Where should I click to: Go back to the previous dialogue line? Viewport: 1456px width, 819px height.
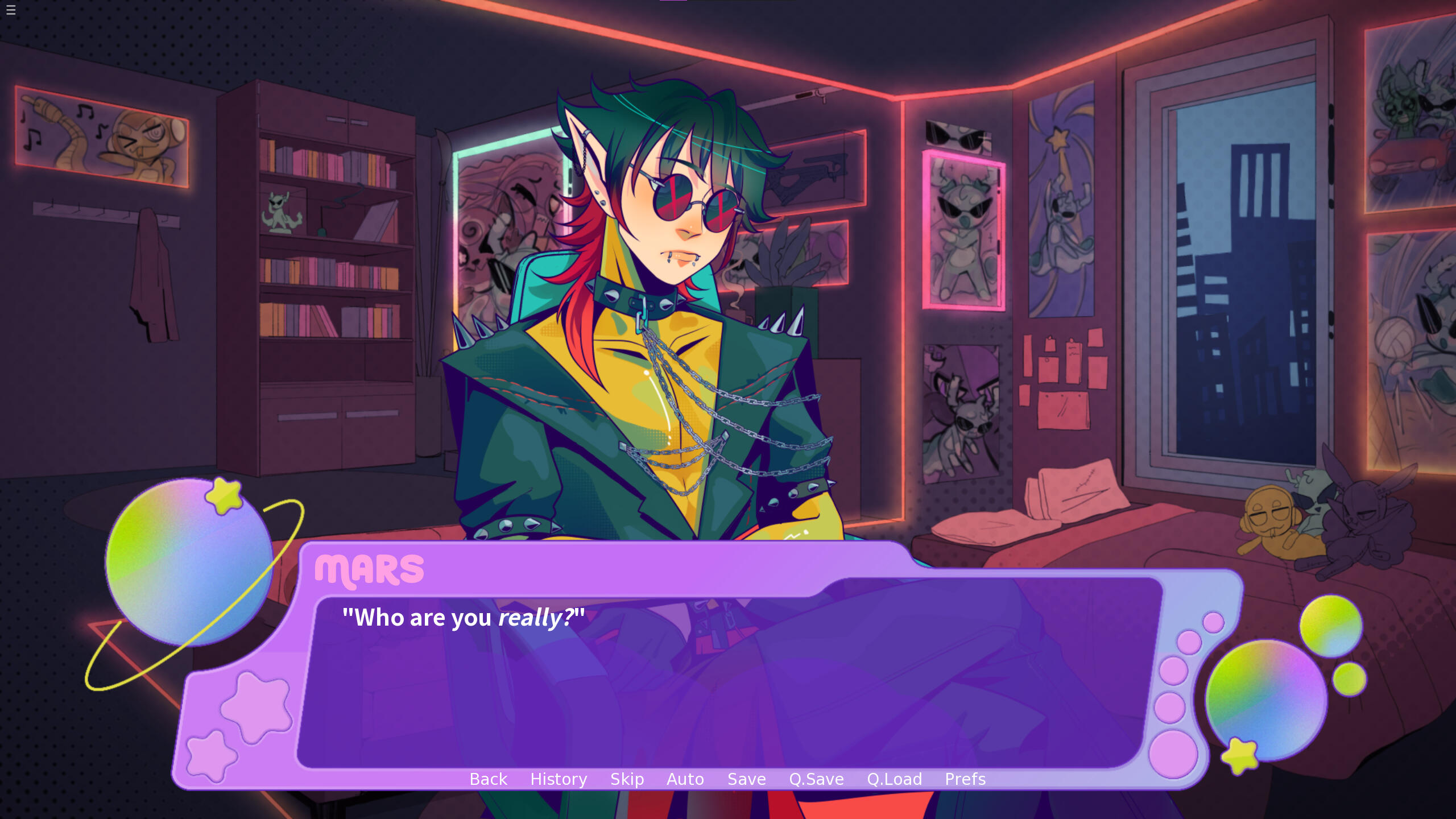[488, 779]
